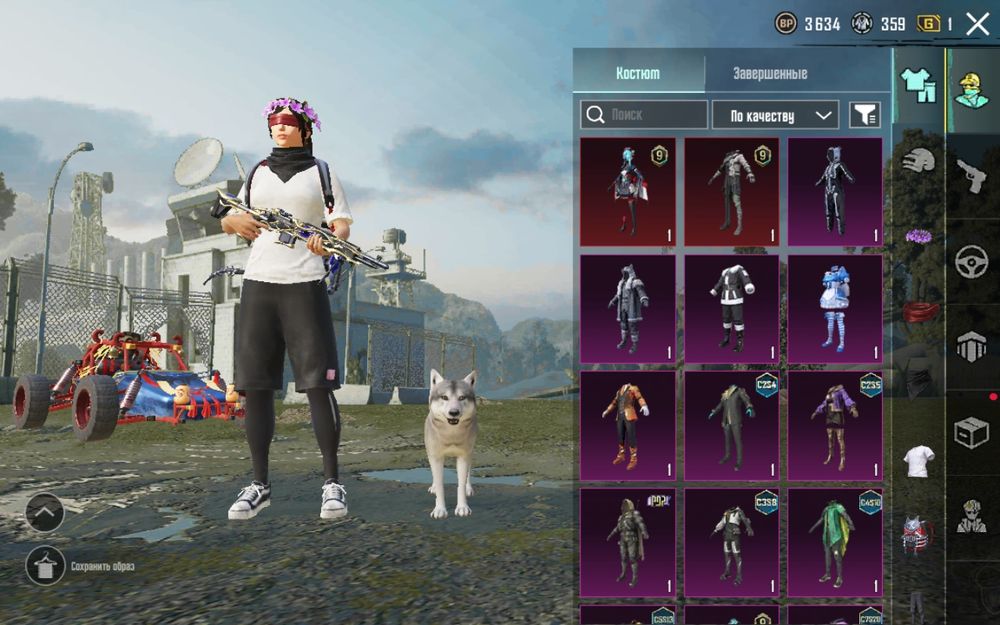Image resolution: width=1000 pixels, height=625 pixels.
Task: Open the По качеству sorting dropdown
Action: tap(775, 115)
